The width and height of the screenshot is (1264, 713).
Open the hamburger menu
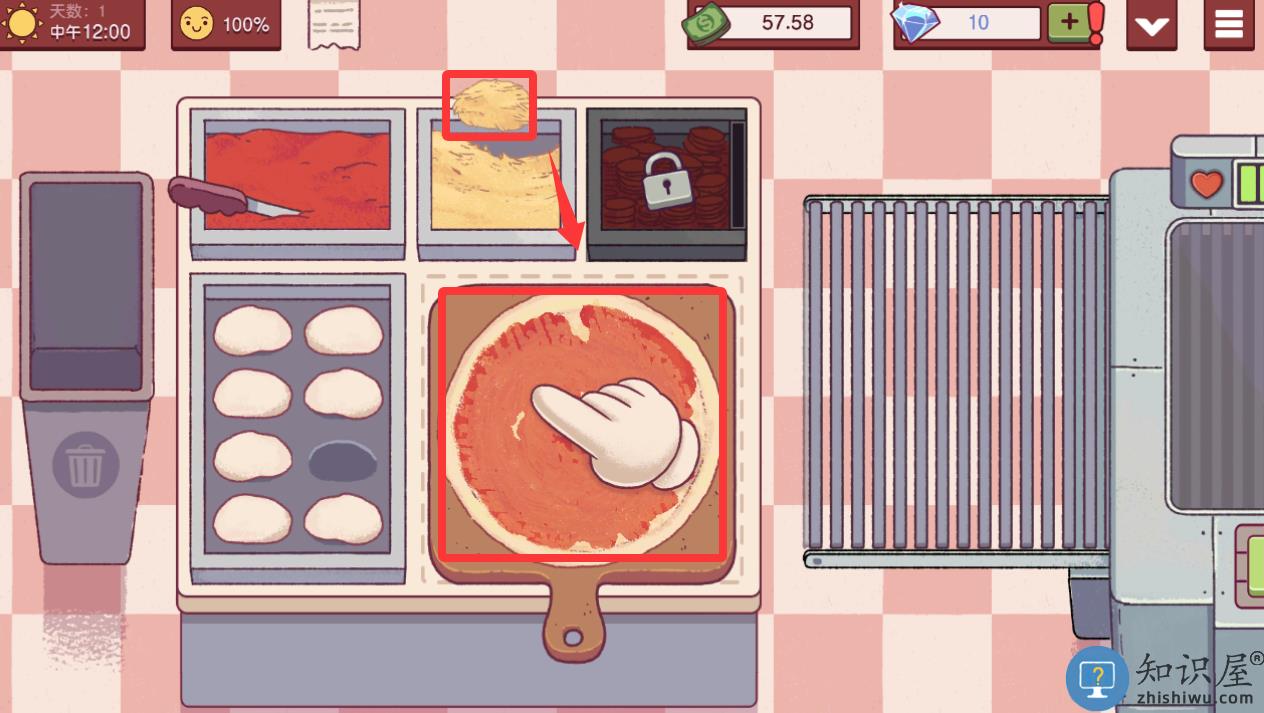point(1228,24)
